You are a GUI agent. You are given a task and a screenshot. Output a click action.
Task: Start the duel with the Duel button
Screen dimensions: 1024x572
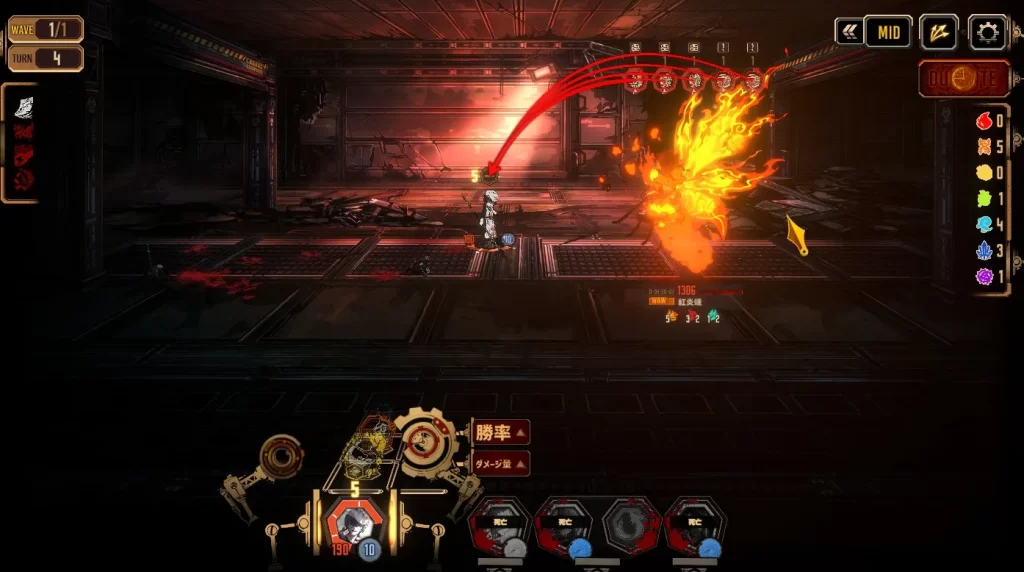click(x=964, y=78)
